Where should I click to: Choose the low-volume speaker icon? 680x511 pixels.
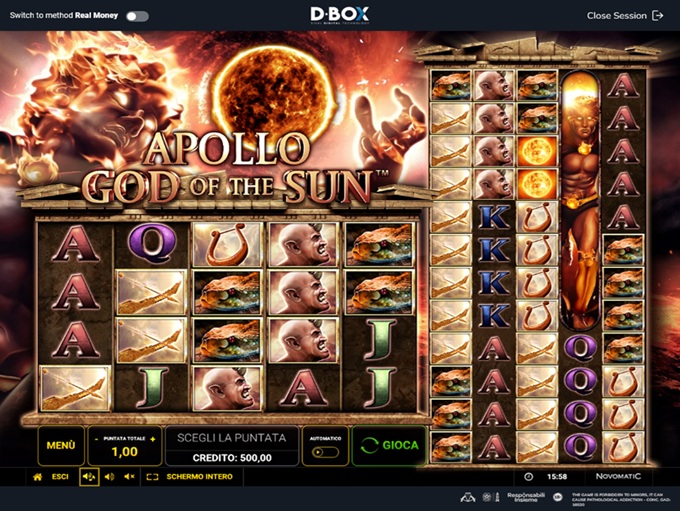click(109, 477)
